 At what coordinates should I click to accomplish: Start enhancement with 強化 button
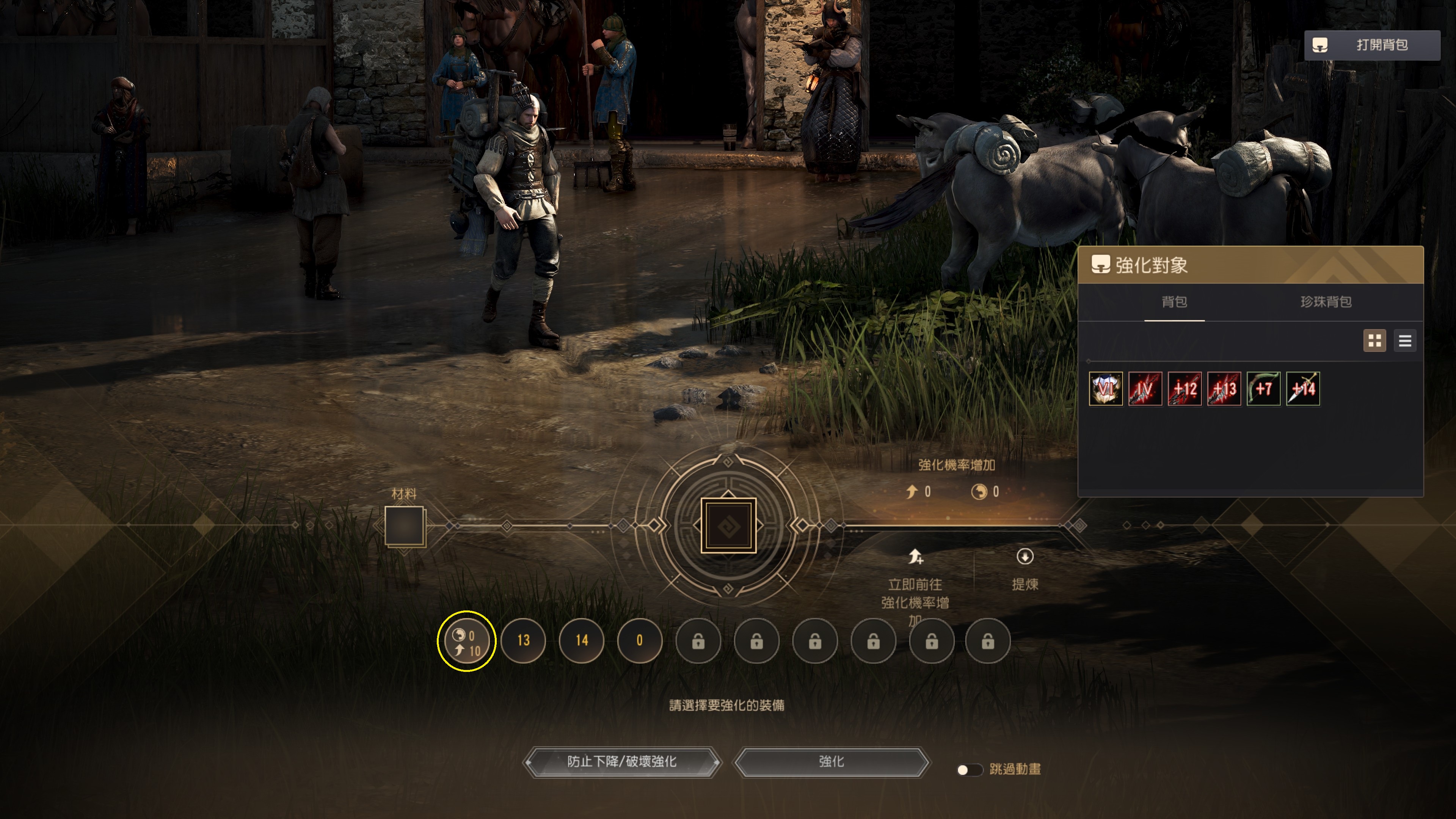coord(832,762)
